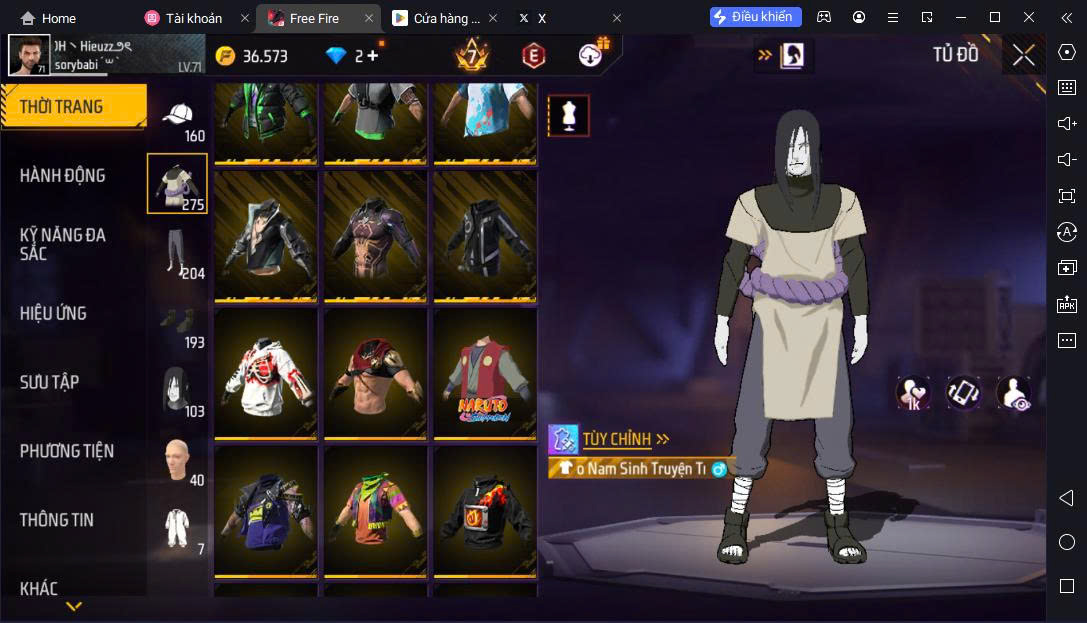Image resolution: width=1087 pixels, height=623 pixels.
Task: Select the white and red hoodie top
Action: click(266, 373)
